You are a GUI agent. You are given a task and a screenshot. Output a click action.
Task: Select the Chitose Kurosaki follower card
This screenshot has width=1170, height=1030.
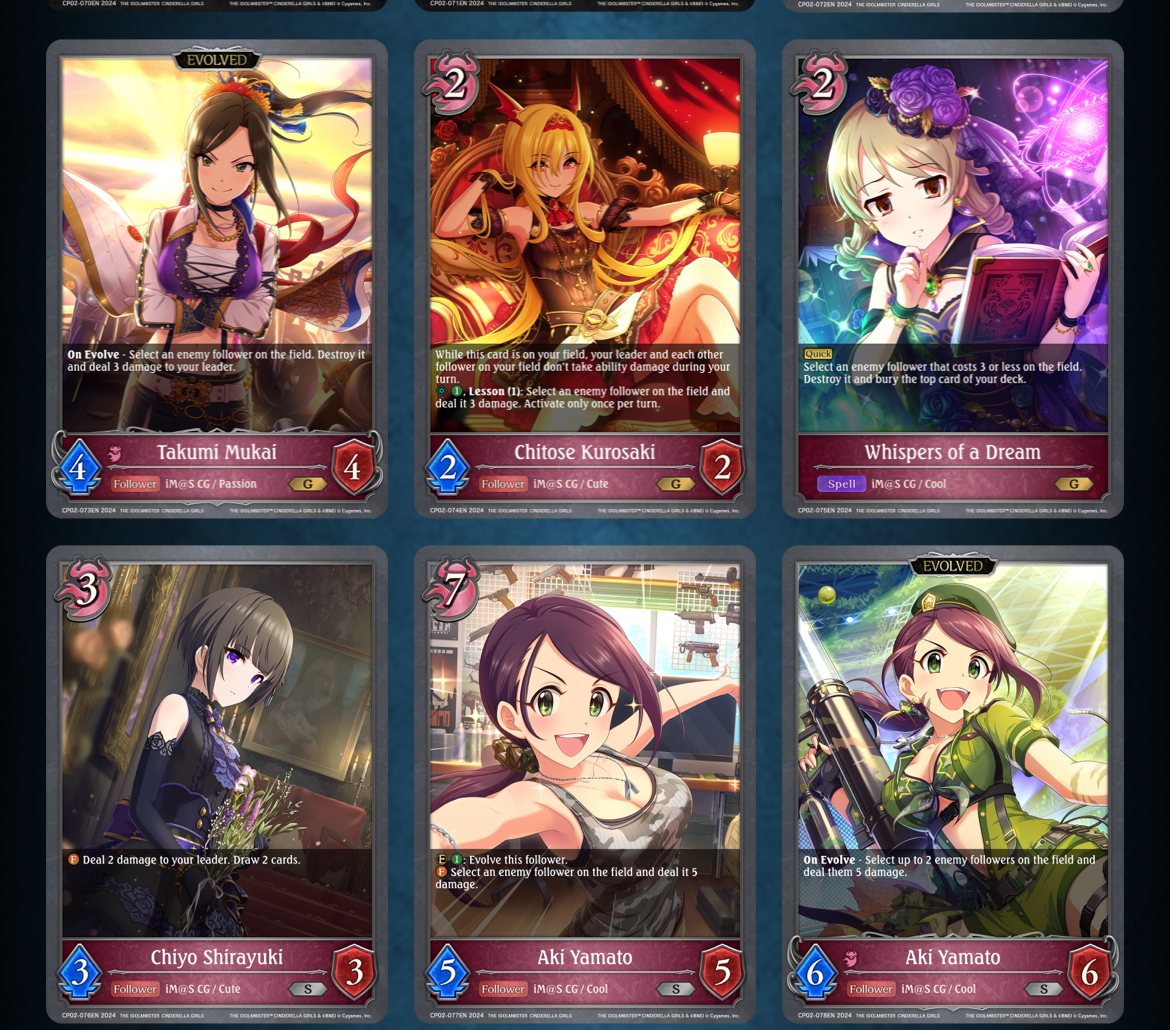coord(585,280)
